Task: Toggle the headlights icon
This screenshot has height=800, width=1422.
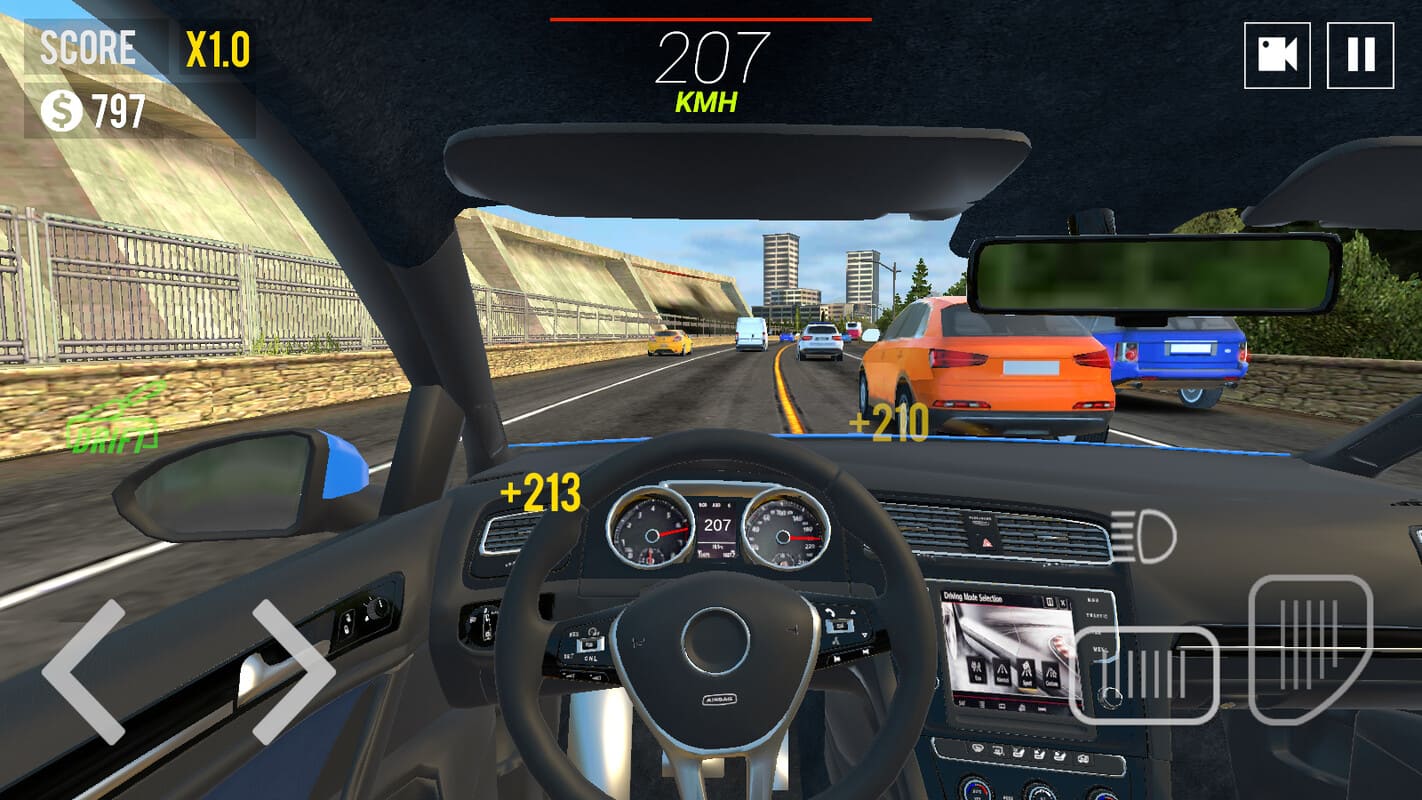Action: coord(1143,536)
